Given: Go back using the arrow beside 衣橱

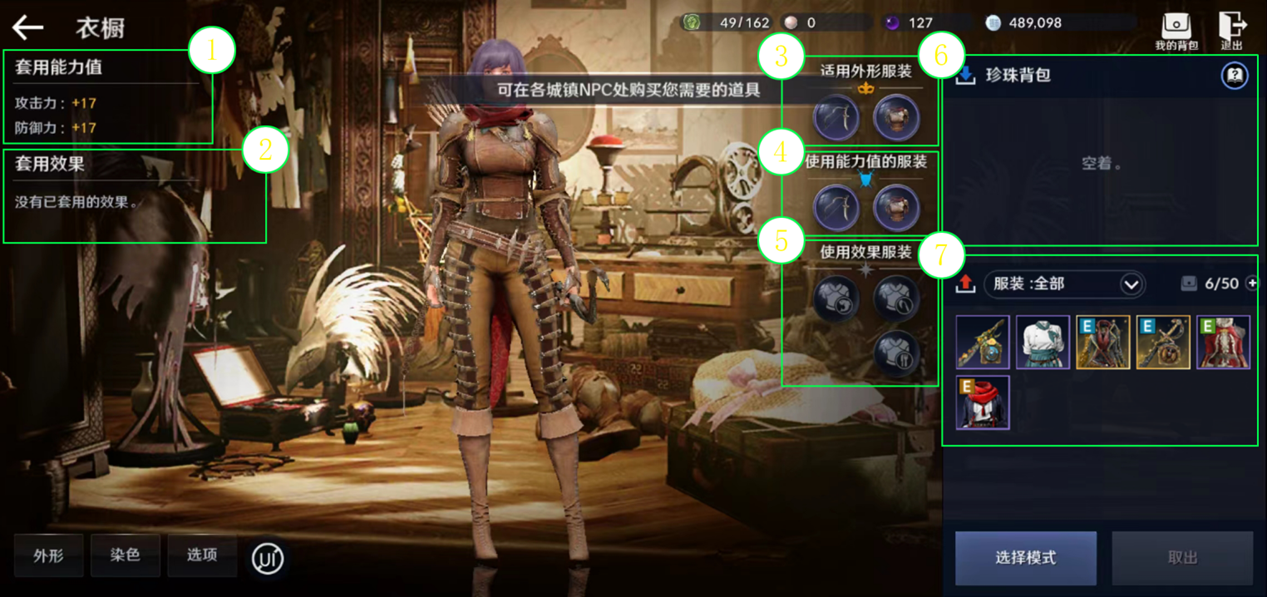Looking at the screenshot, I should point(28,28).
